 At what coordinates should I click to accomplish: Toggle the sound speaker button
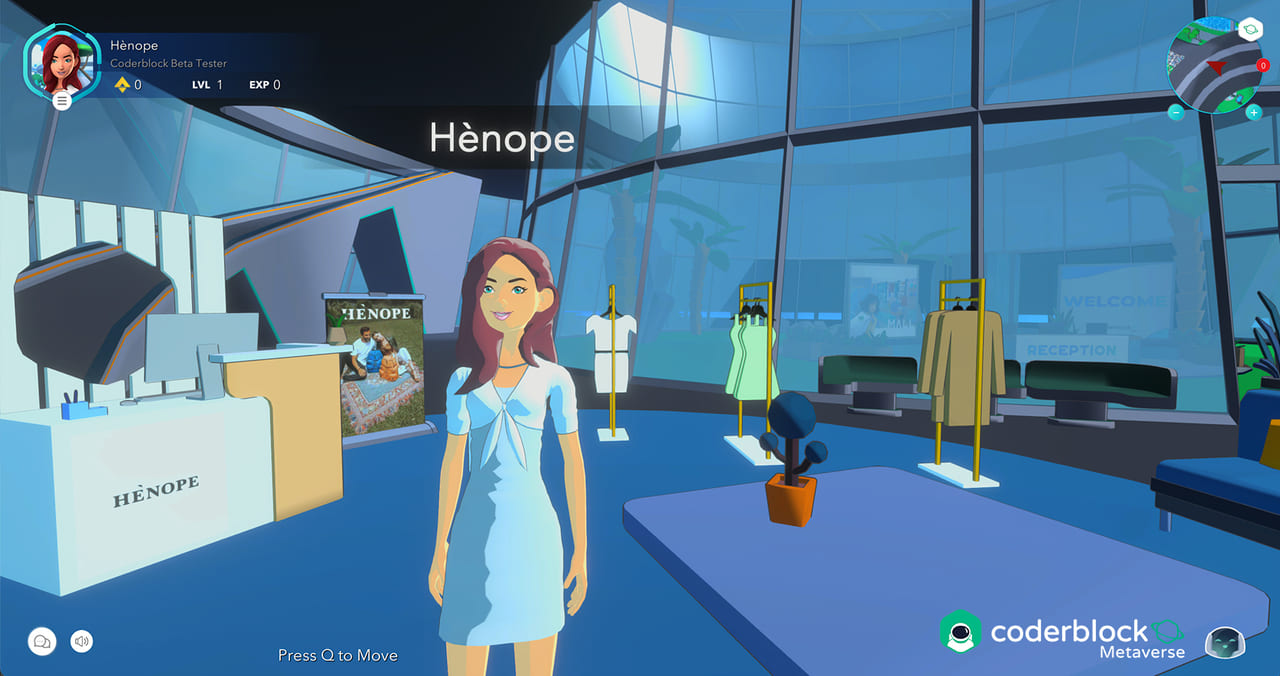82,641
